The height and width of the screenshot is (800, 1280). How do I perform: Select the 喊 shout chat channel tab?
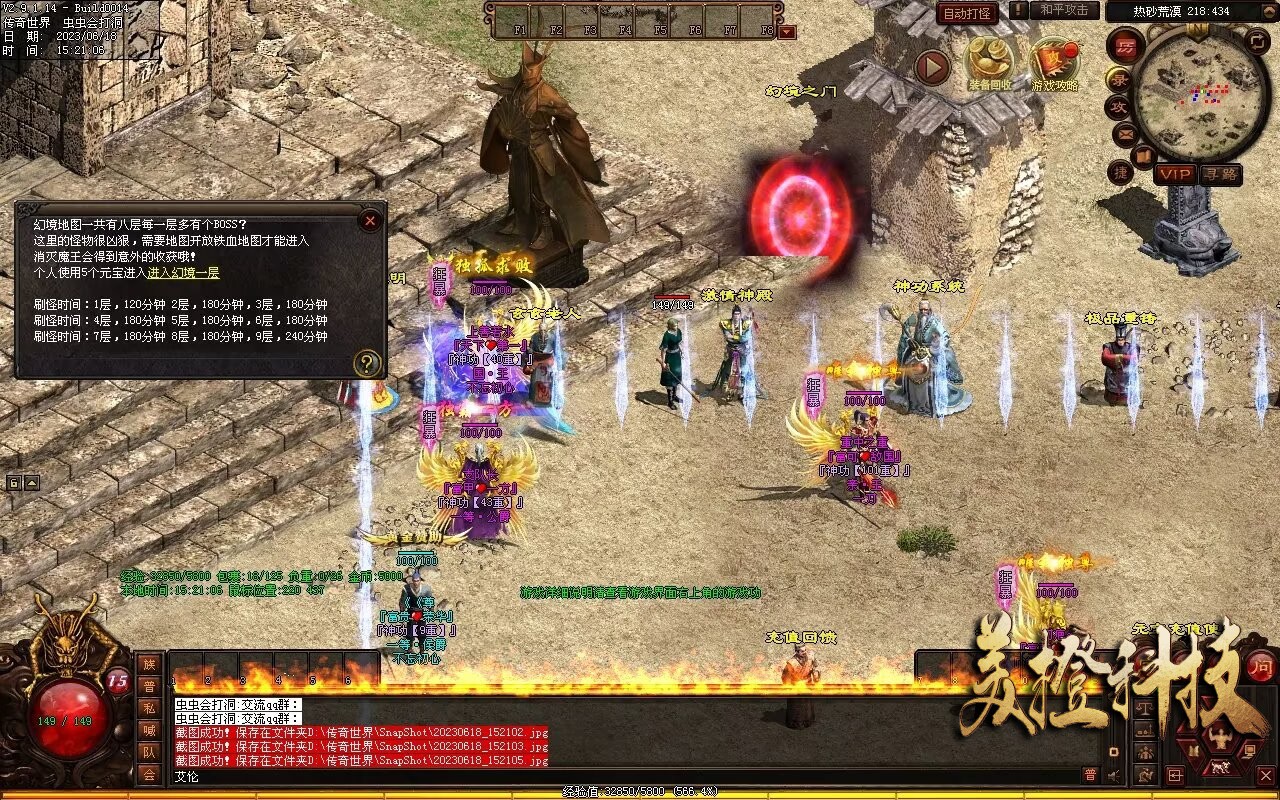(x=149, y=730)
